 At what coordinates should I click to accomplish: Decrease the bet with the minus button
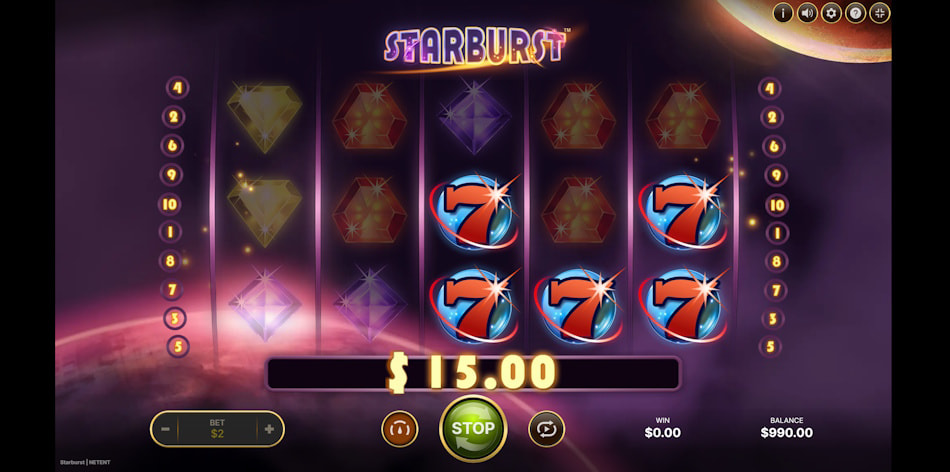click(165, 429)
